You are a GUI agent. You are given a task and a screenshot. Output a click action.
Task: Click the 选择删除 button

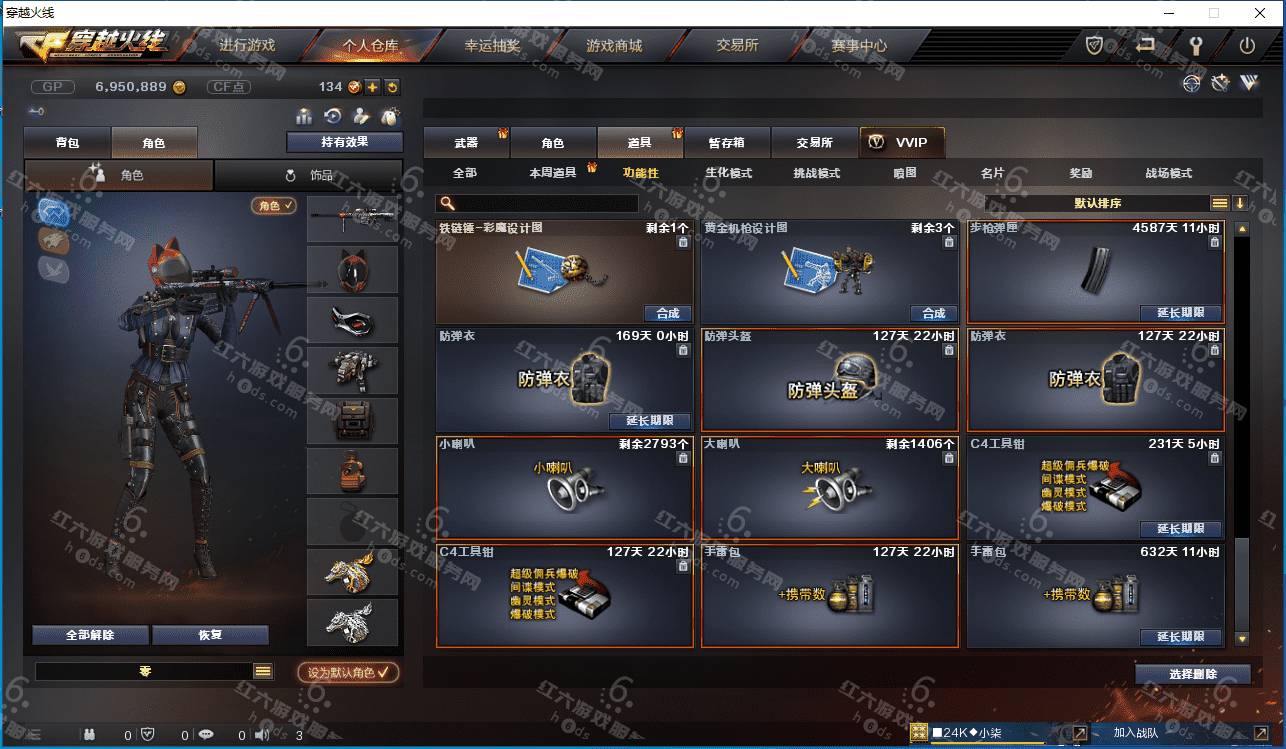1192,674
